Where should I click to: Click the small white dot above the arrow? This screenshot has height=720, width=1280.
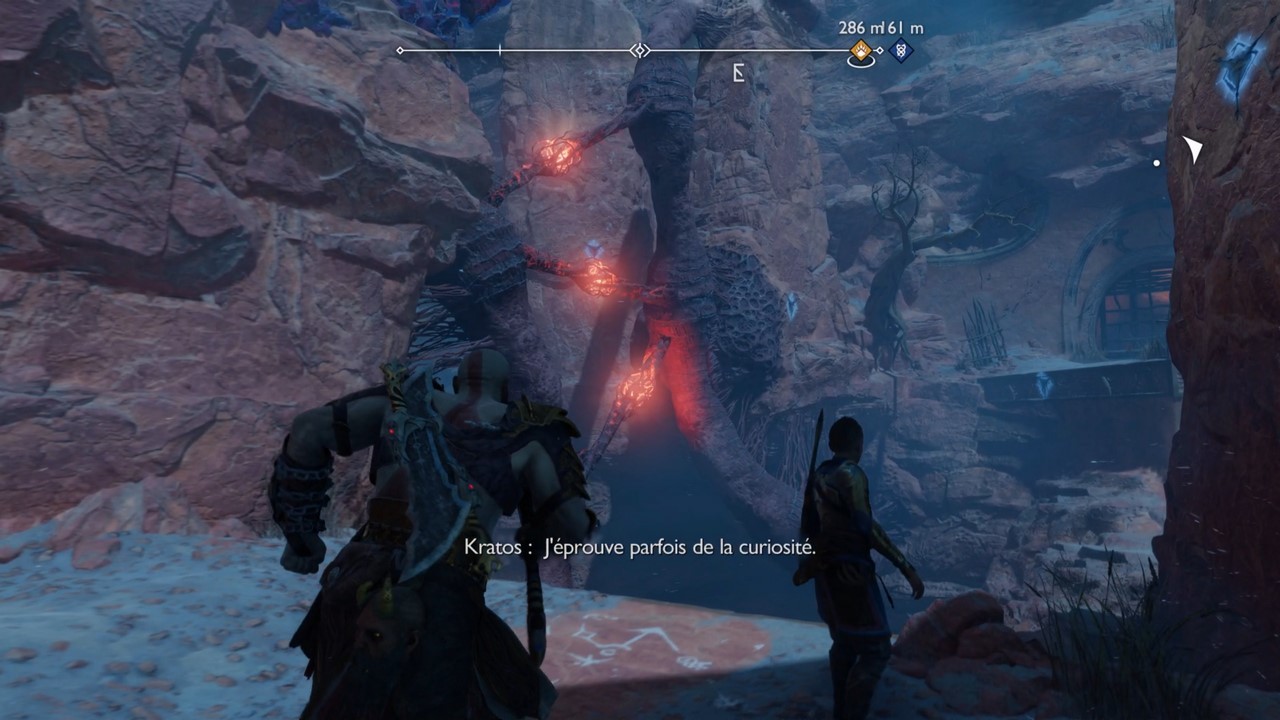tap(1155, 161)
